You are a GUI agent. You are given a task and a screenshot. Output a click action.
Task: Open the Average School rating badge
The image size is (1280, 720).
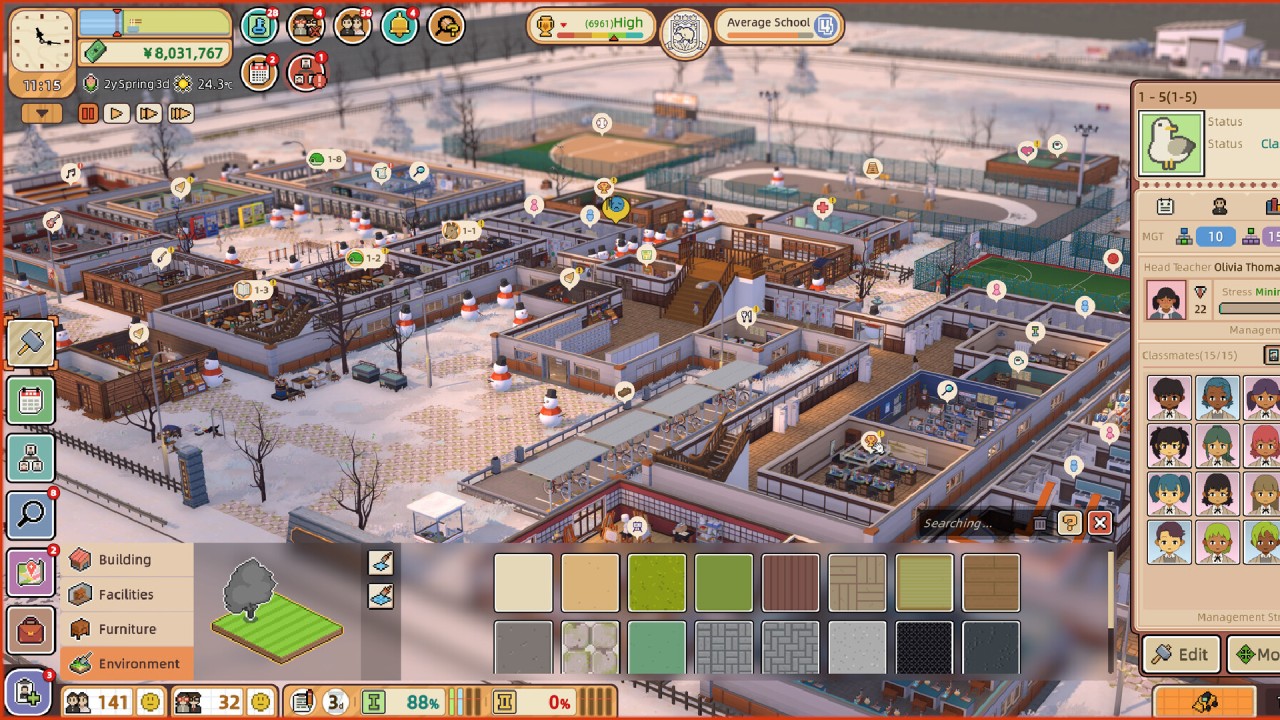click(x=779, y=25)
